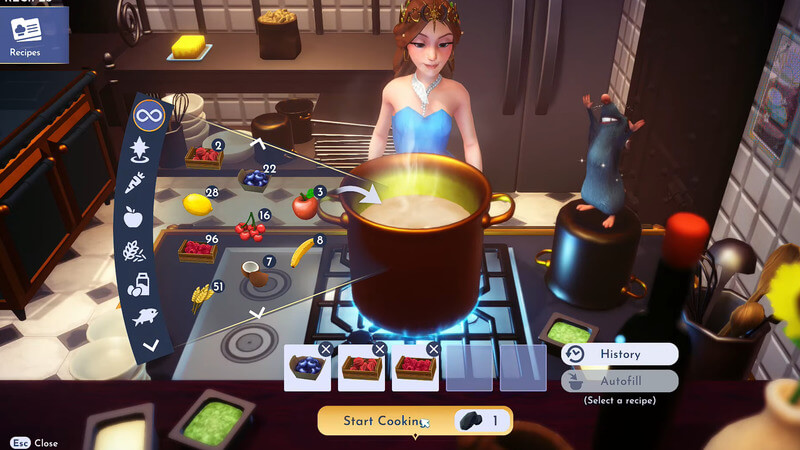
Task: Add cherries to the recipe
Action: (249, 230)
